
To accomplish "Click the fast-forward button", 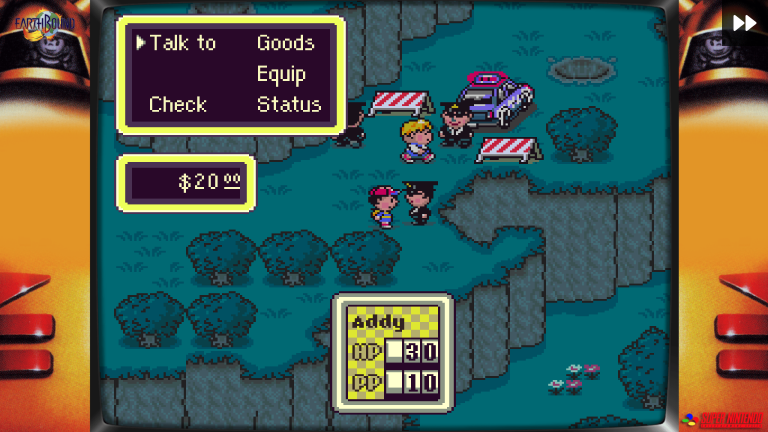I will pyautogui.click(x=744, y=23).
